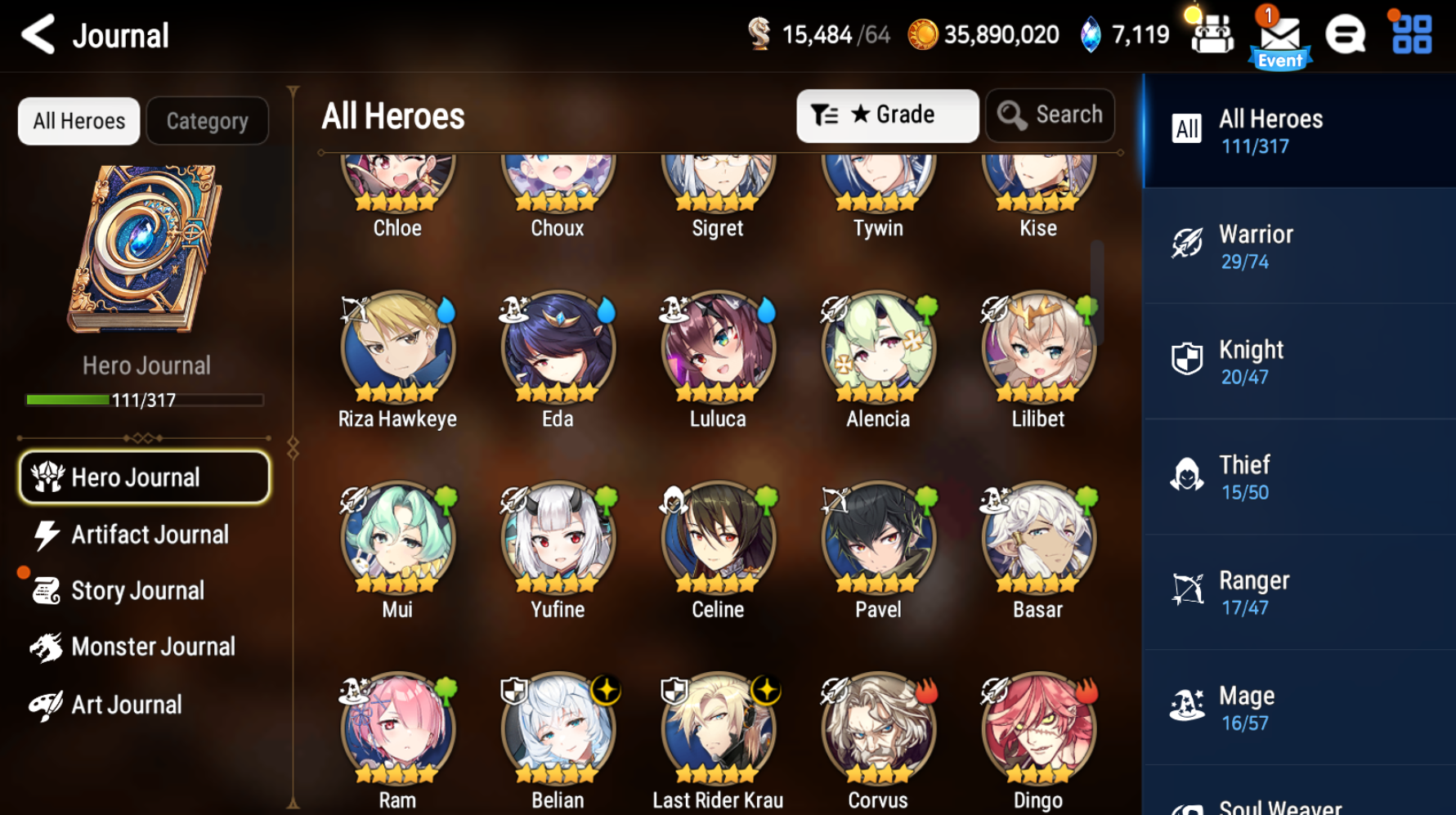Image resolution: width=1456 pixels, height=815 pixels.
Task: Select the All Heroes tab
Action: [x=78, y=120]
